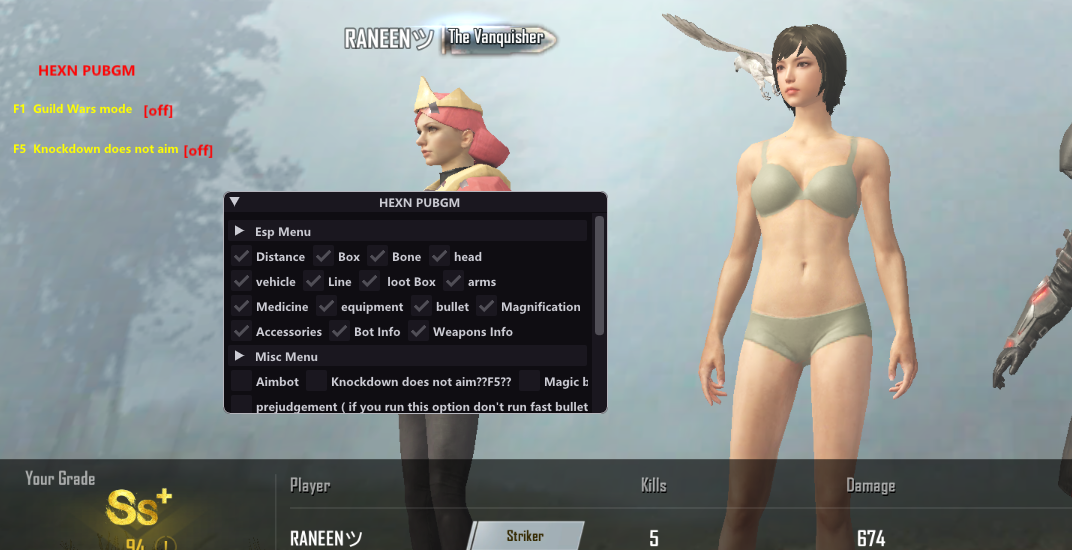Toggle the Medicine checkbox
1072x550 pixels.
tap(241, 306)
